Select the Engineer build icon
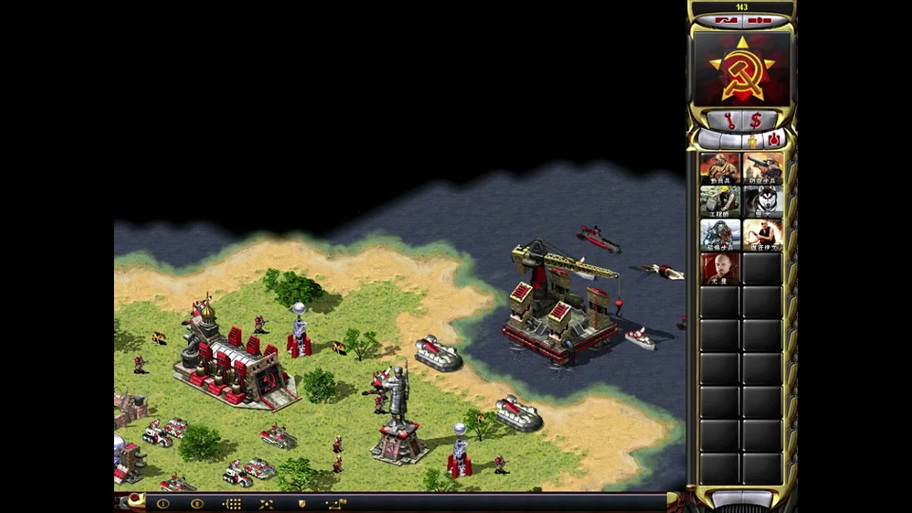The height and width of the screenshot is (513, 912). coord(720,202)
